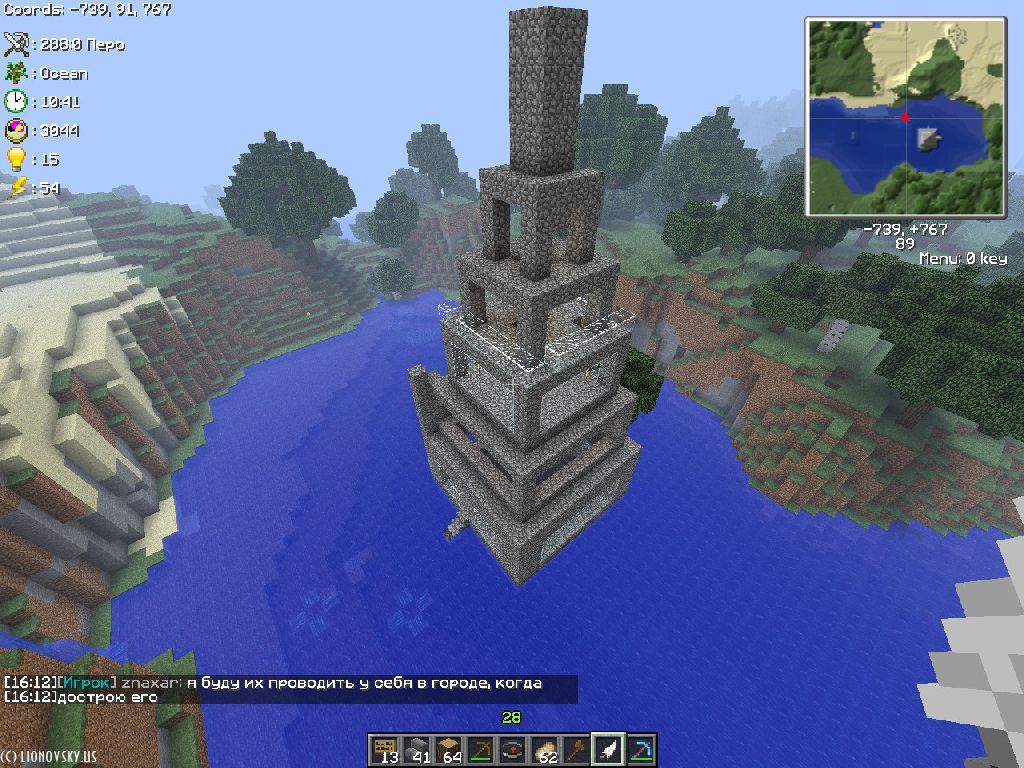Viewport: 1024px width, 768px height.
Task: Click the minimap in the corner
Action: 905,117
